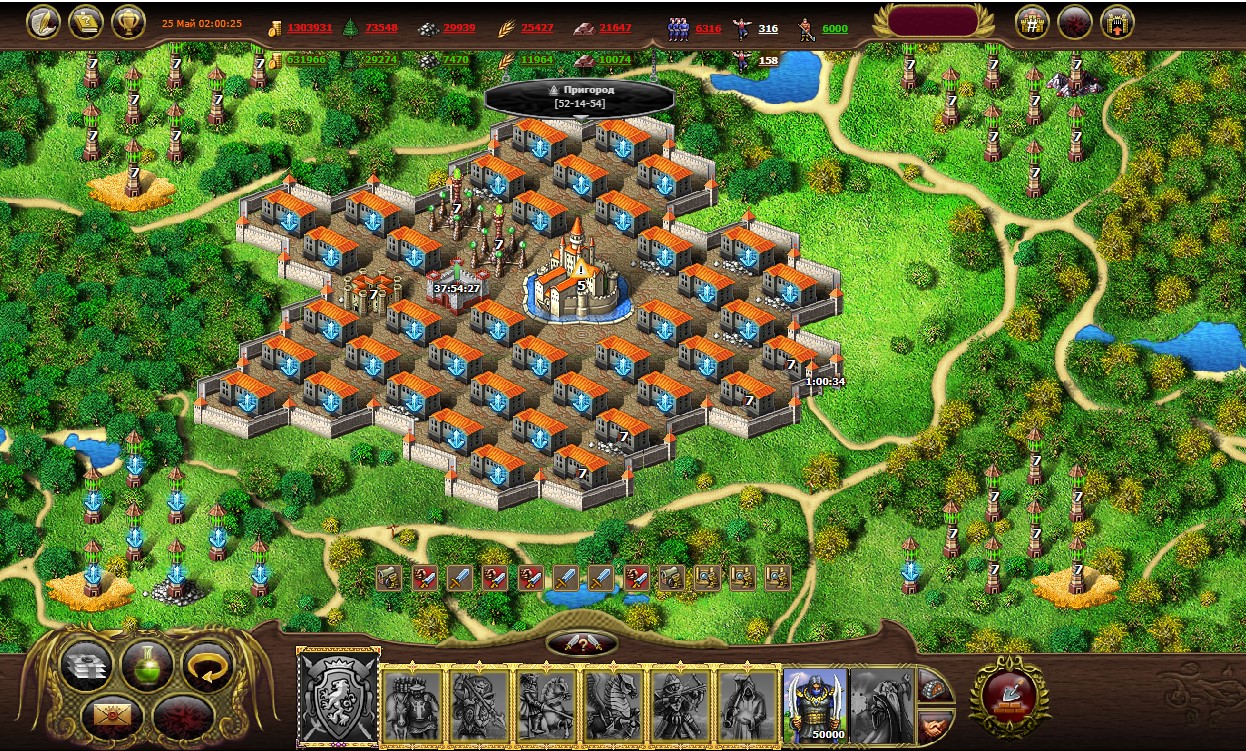Screen dimensions: 1246x751
Task: Open the castle gate icon
Action: [x=1117, y=21]
